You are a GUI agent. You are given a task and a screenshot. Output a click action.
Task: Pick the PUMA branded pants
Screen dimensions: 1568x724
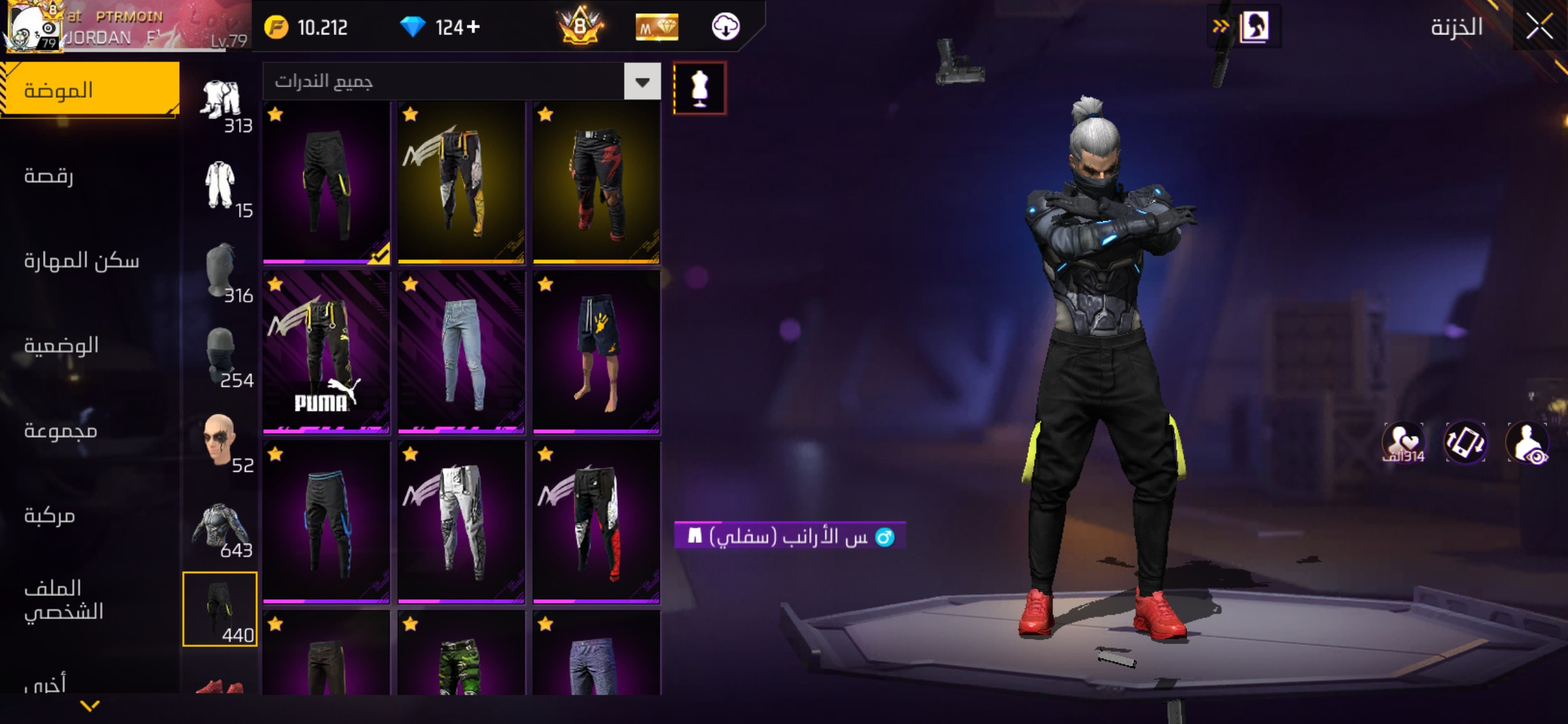[326, 351]
